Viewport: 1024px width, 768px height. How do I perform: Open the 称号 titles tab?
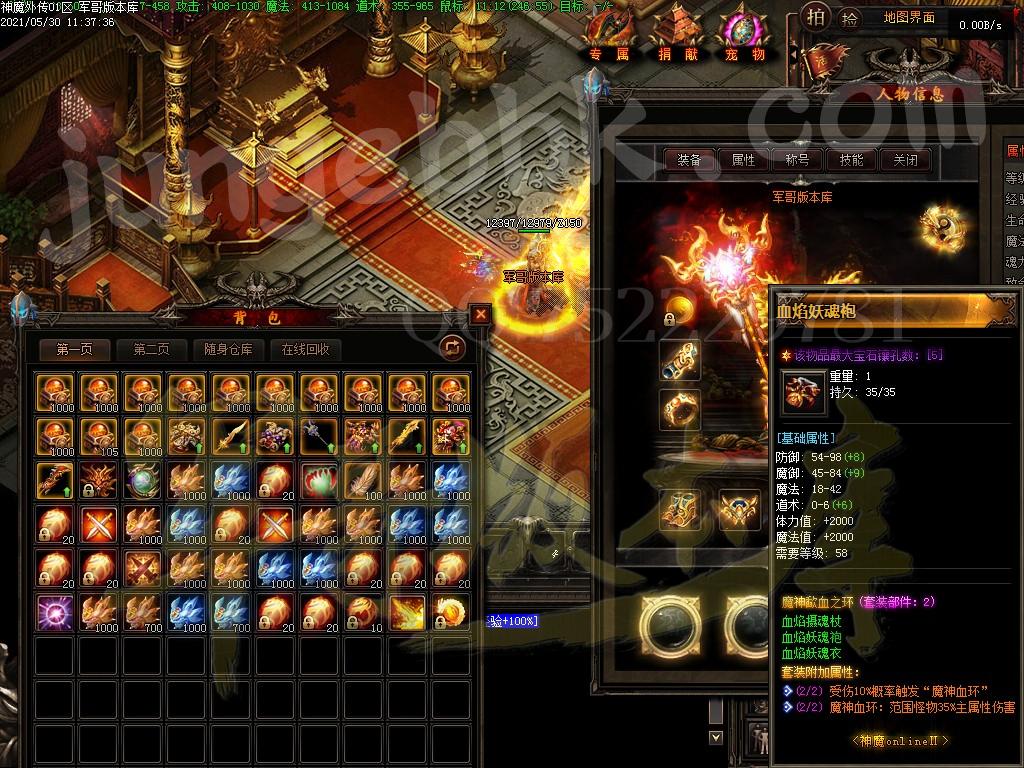(x=797, y=159)
